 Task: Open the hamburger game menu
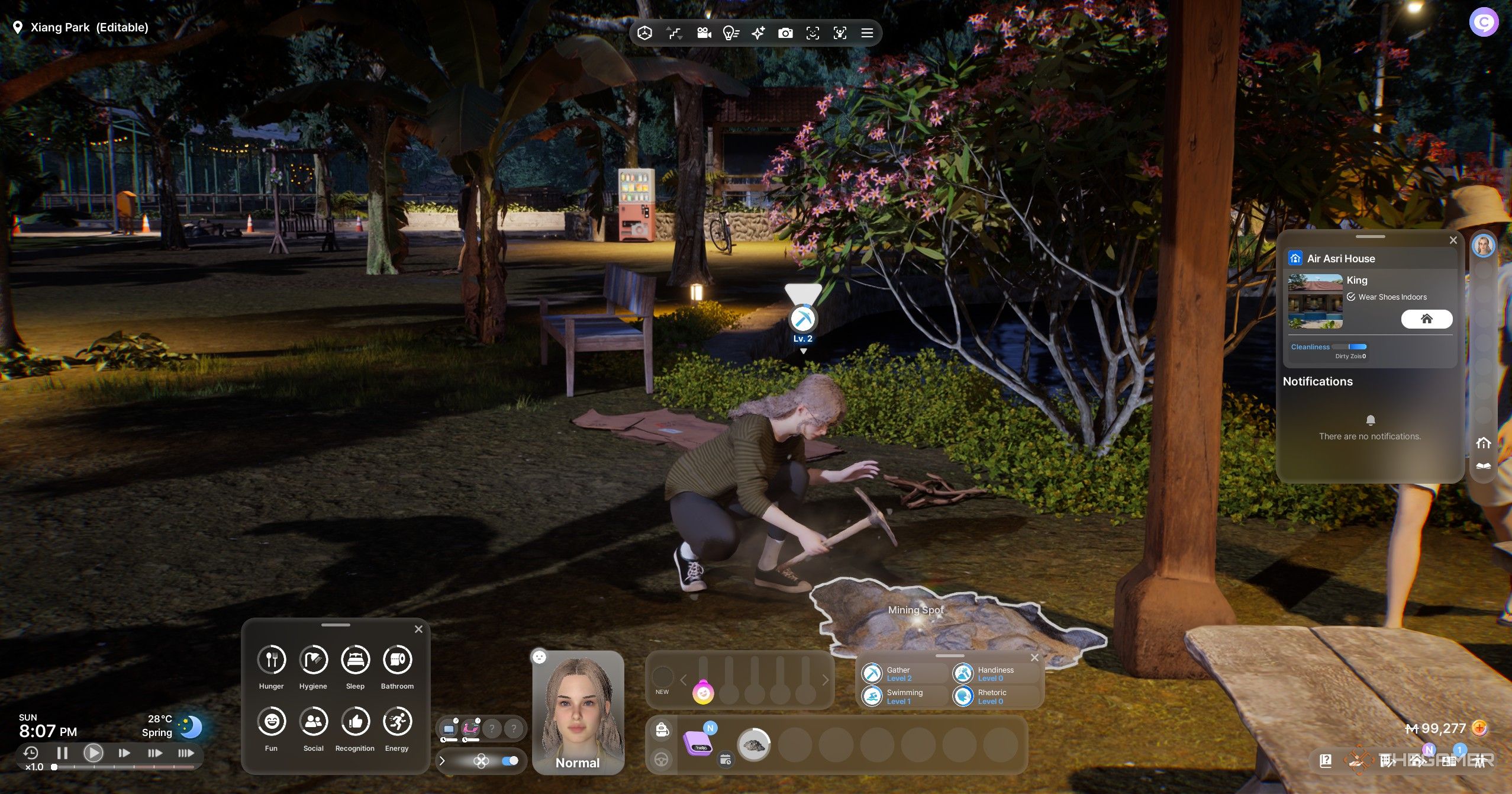pos(866,33)
